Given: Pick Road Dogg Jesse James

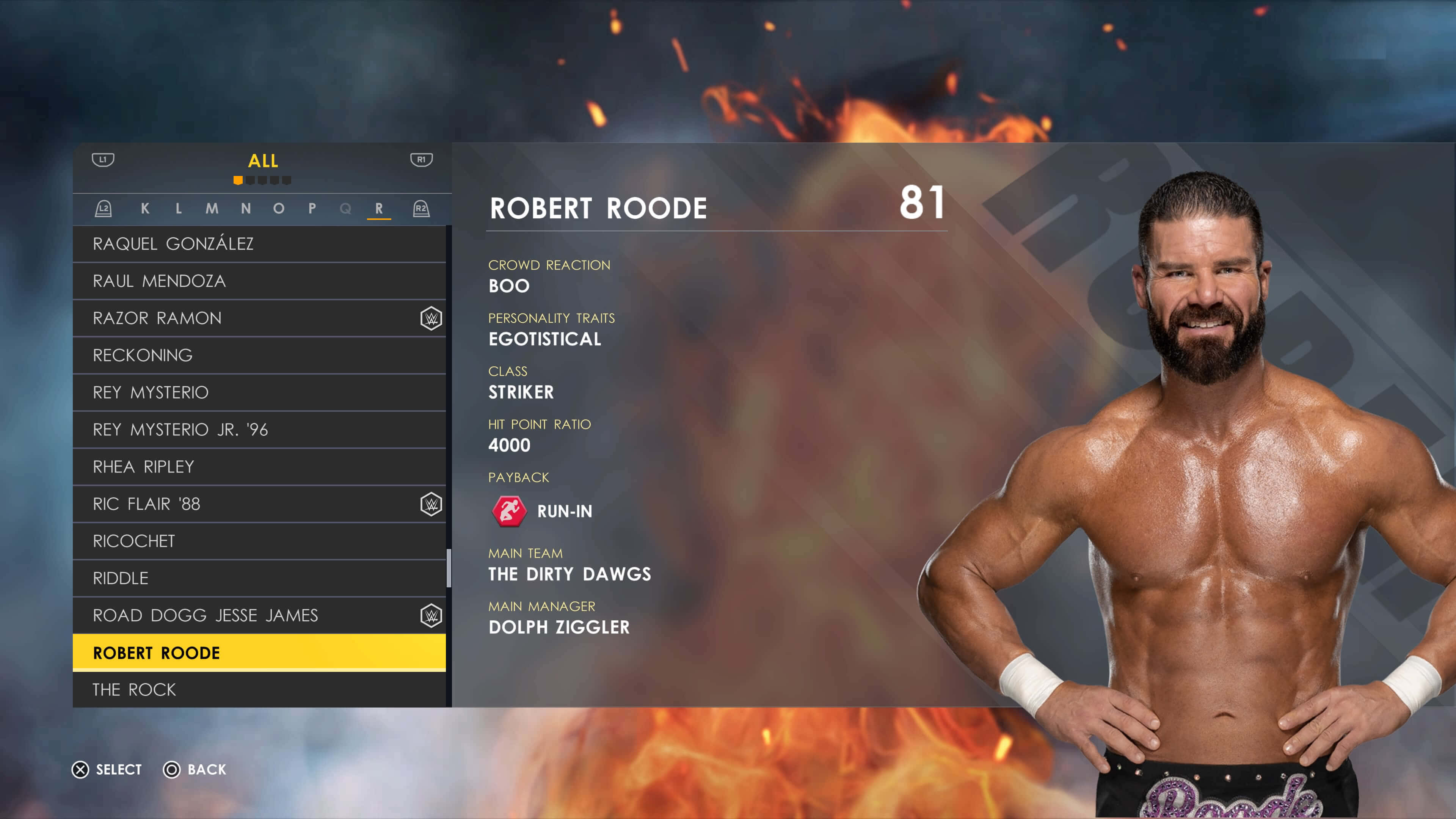Looking at the screenshot, I should tap(259, 615).
